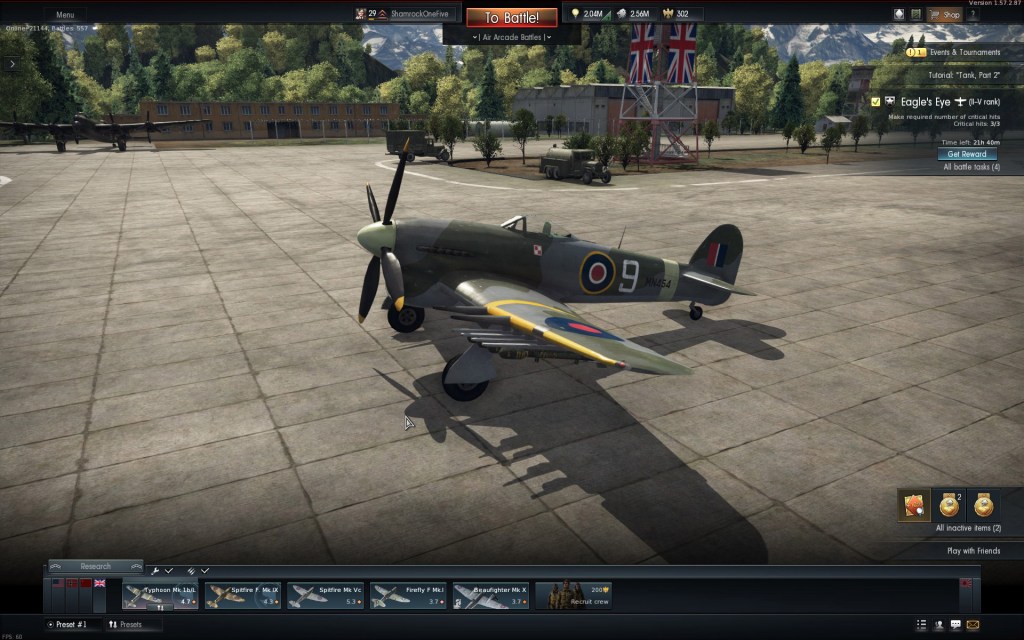Screen dimensions: 1024x640
Task: Click Play with Friends
Action: coord(972,551)
